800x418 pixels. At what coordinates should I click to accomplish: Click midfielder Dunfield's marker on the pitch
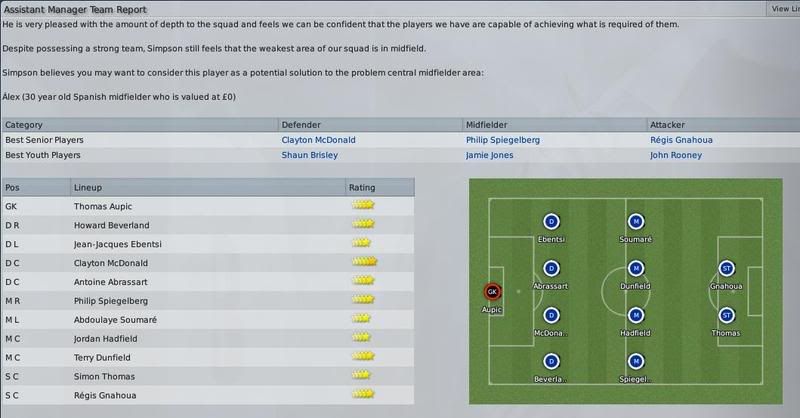point(635,268)
